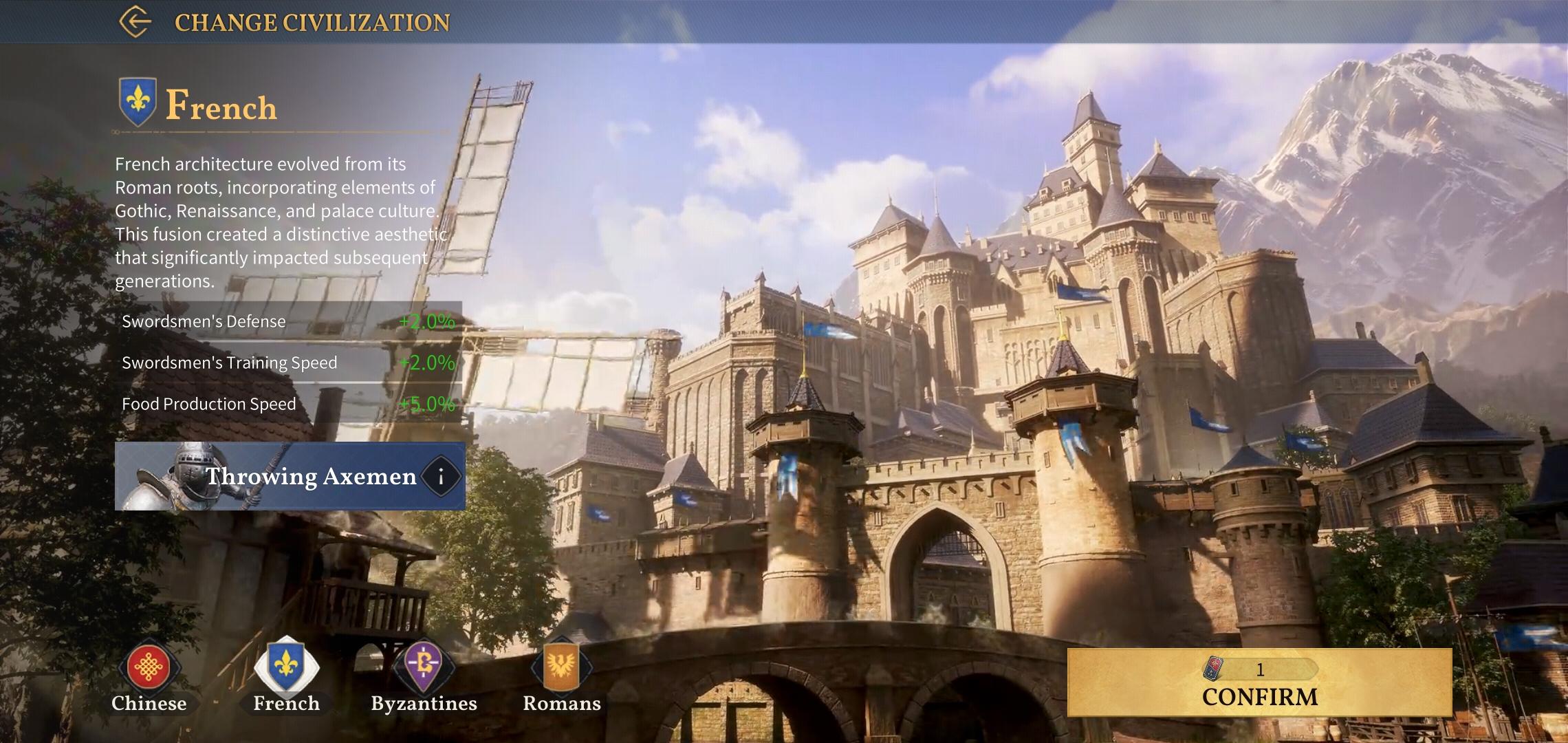
Task: Select the Chinese civilization
Action: 149,669
